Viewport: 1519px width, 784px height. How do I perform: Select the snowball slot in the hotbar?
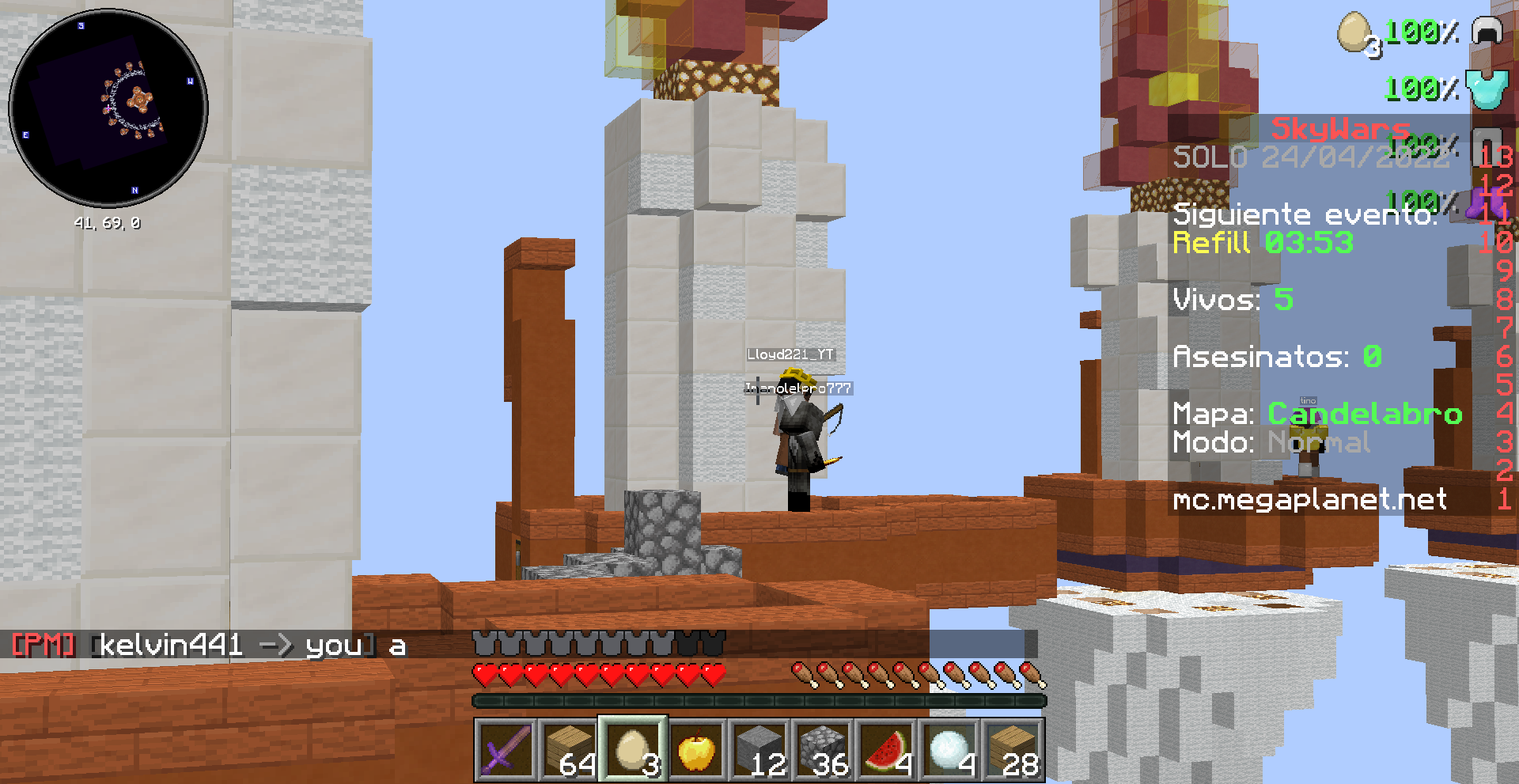pos(949,749)
